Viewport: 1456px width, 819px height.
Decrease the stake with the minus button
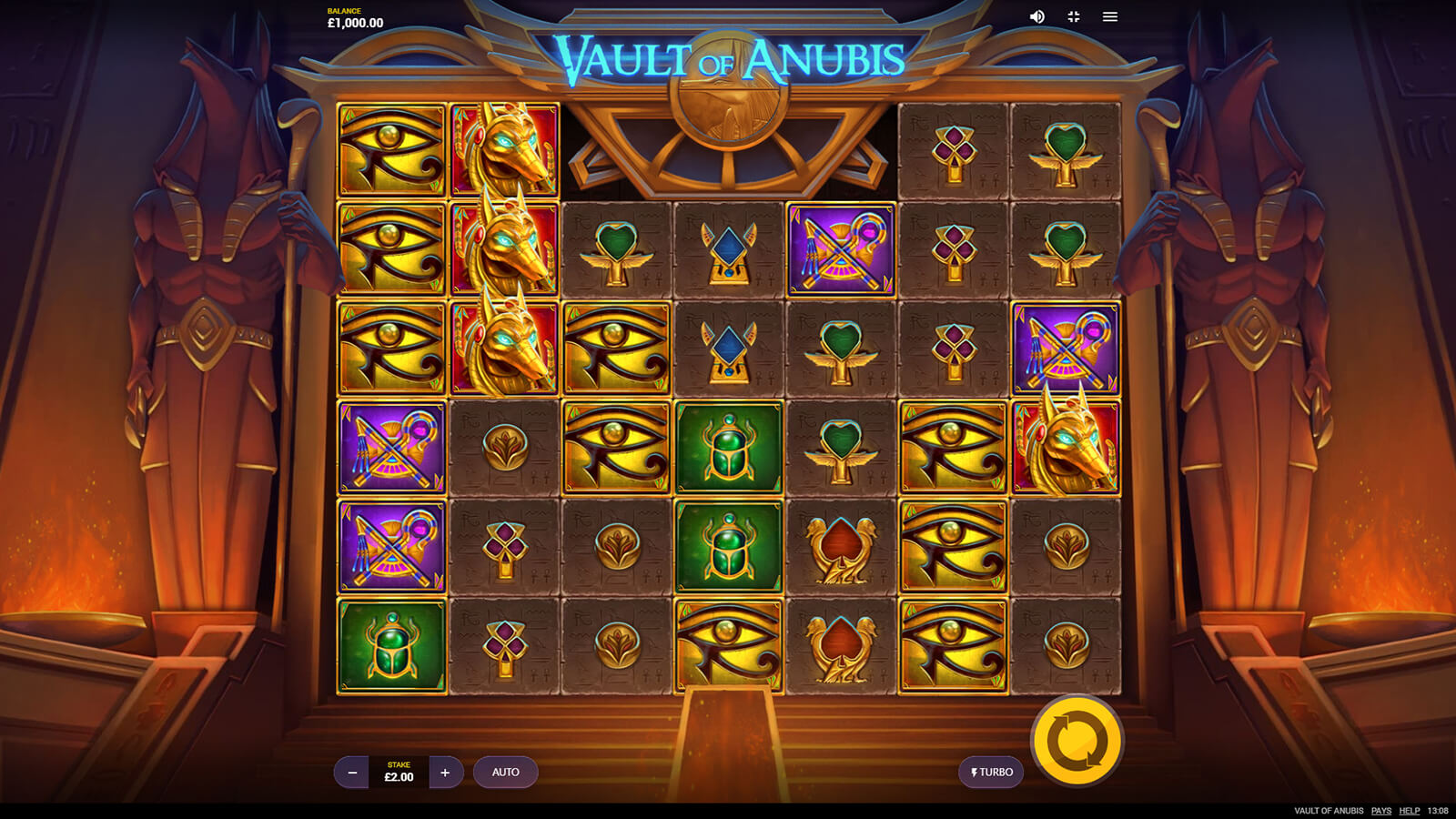pyautogui.click(x=352, y=773)
